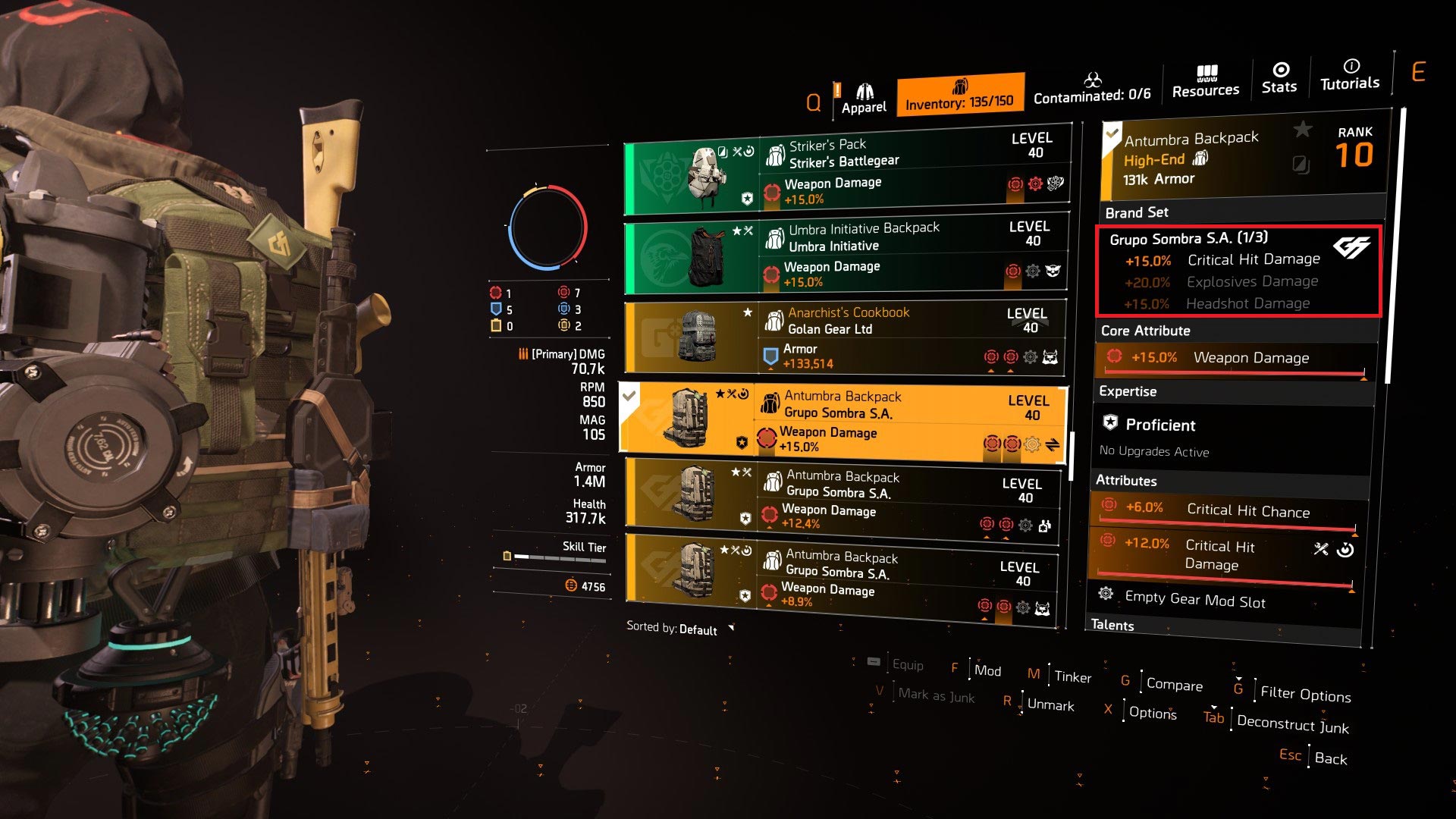Click Deconstruct Junk
1456x819 pixels.
point(1291,726)
